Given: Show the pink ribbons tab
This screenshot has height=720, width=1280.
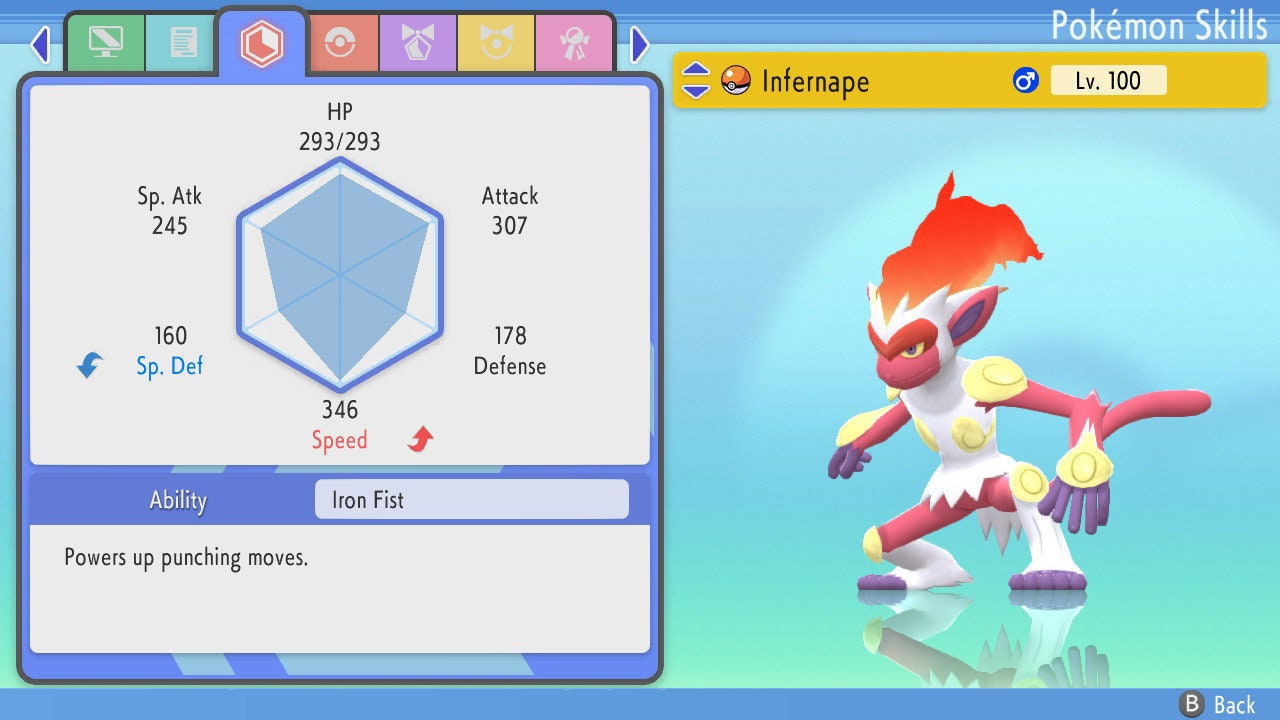Looking at the screenshot, I should pos(573,43).
